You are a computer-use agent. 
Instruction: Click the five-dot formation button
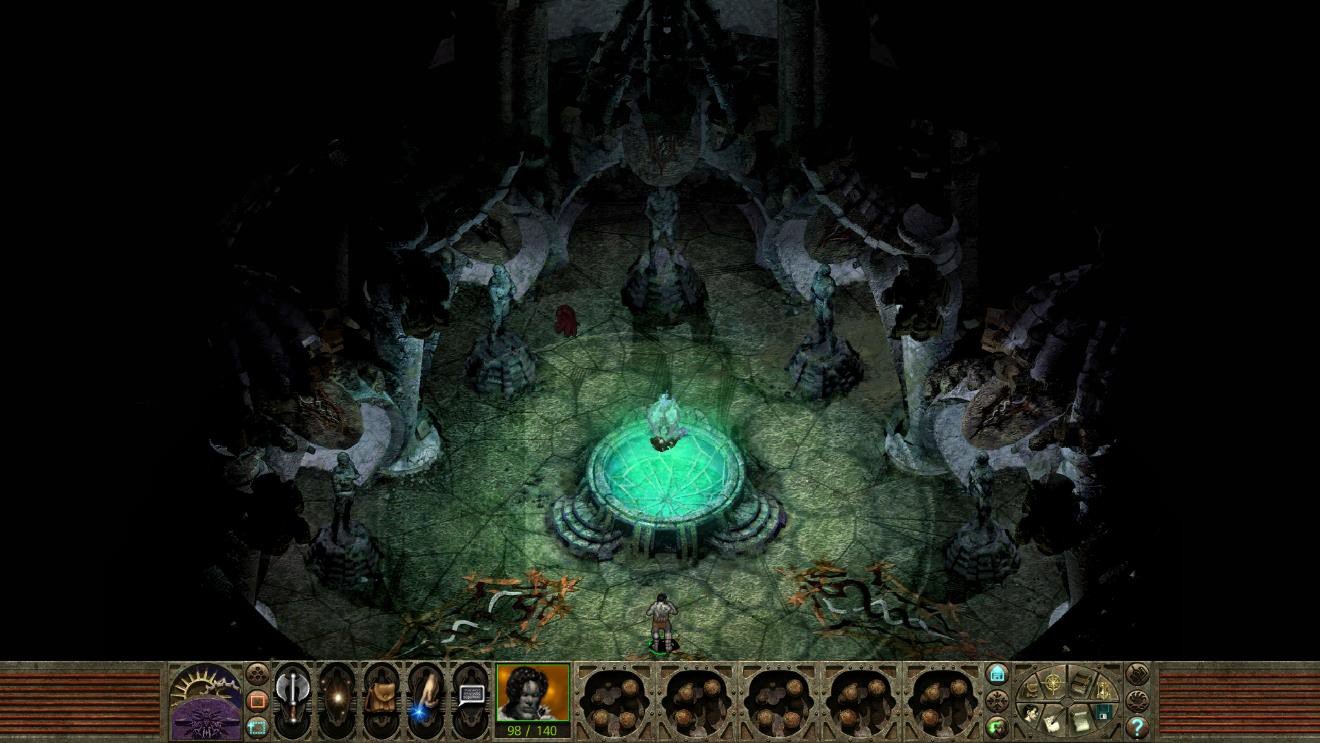(258, 673)
